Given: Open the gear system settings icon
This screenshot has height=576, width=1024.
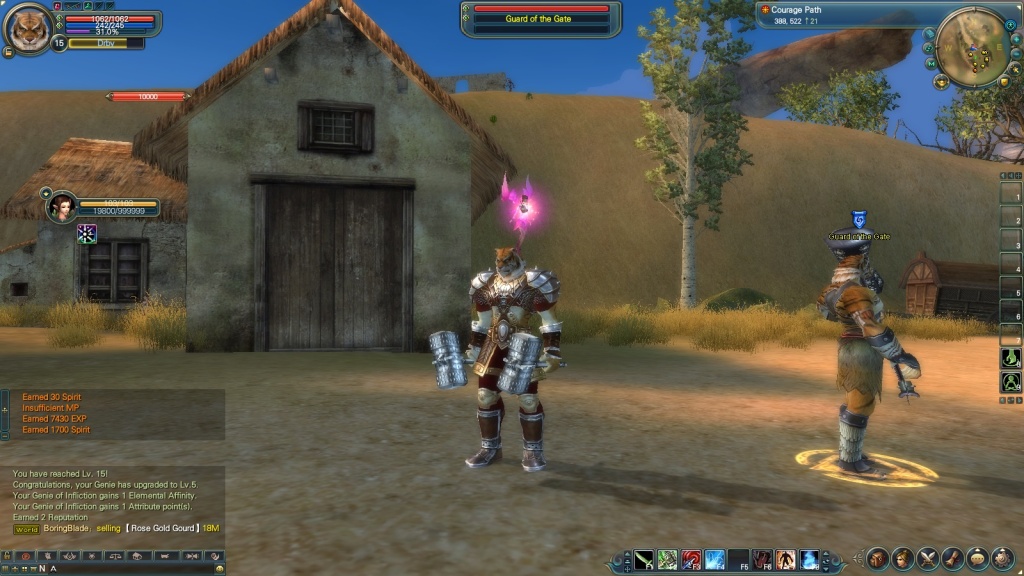Looking at the screenshot, I should (x=1002, y=558).
